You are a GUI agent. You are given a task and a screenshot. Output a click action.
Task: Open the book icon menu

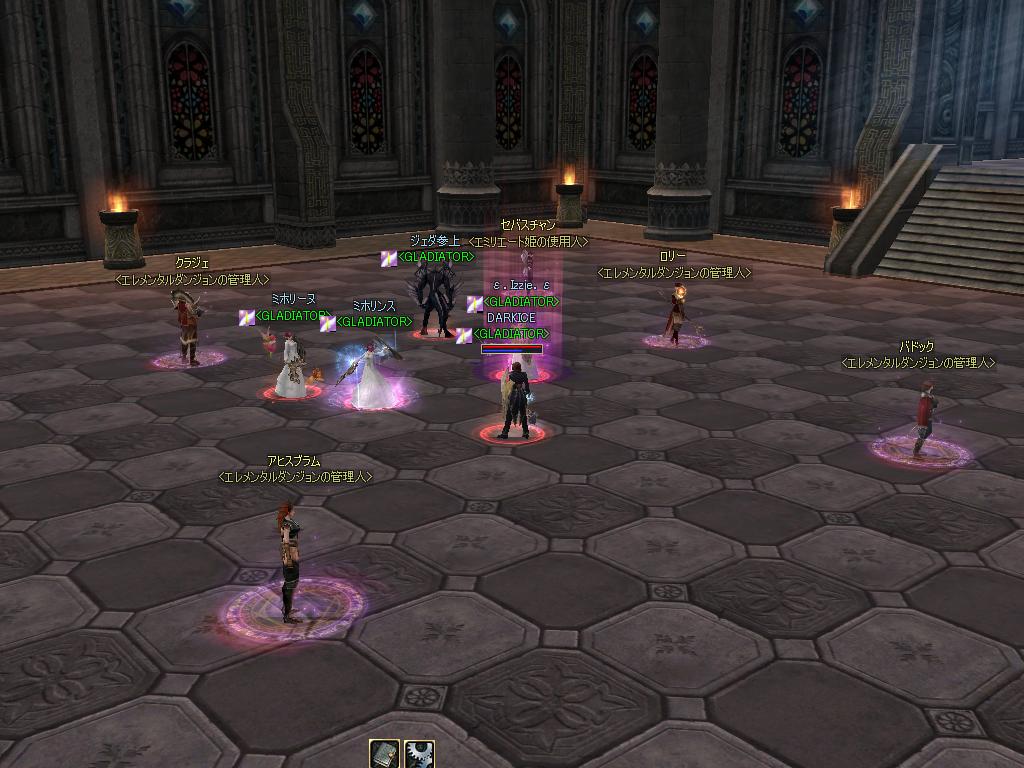[x=385, y=754]
